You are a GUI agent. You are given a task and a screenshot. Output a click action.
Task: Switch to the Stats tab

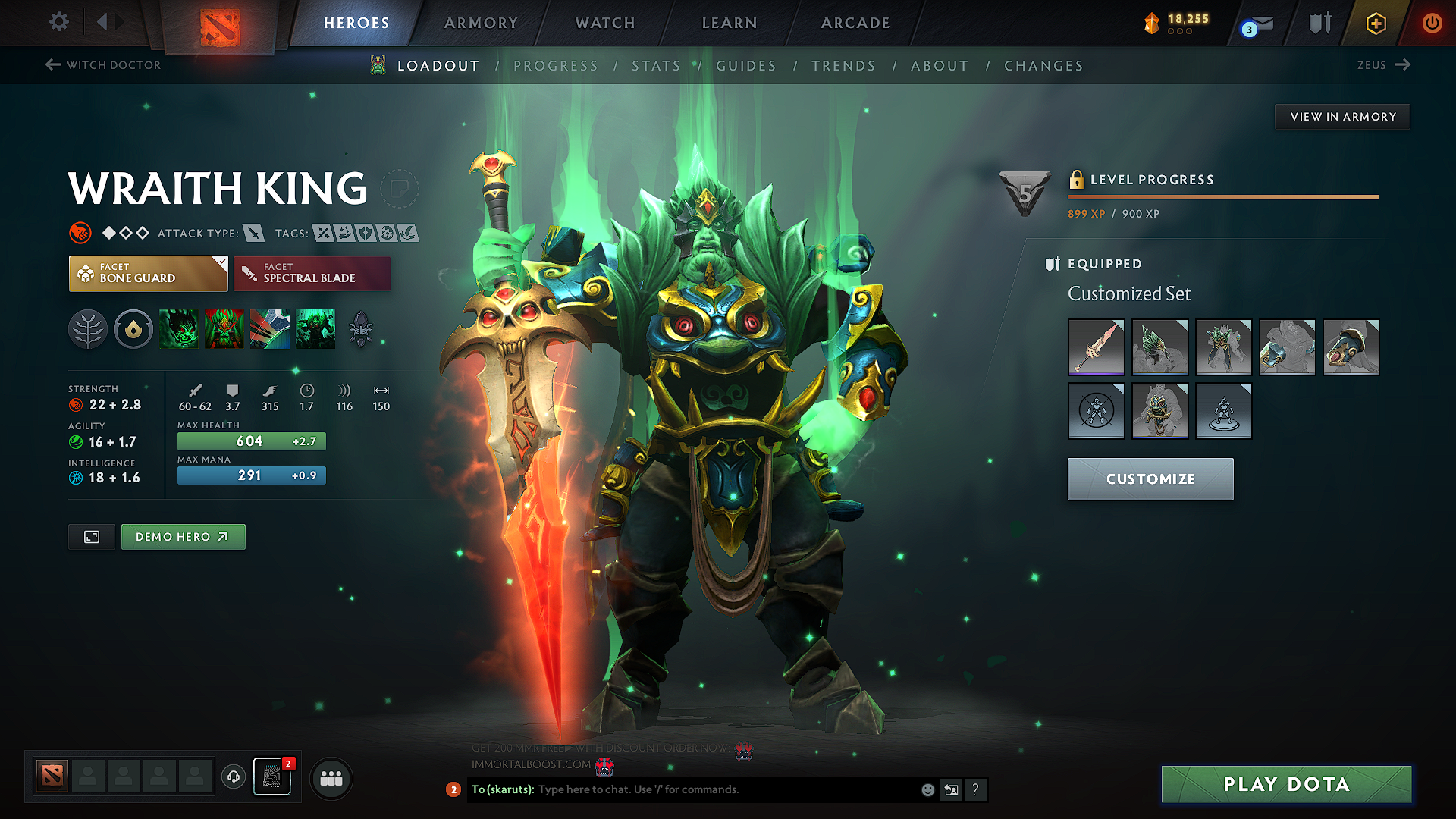(657, 65)
